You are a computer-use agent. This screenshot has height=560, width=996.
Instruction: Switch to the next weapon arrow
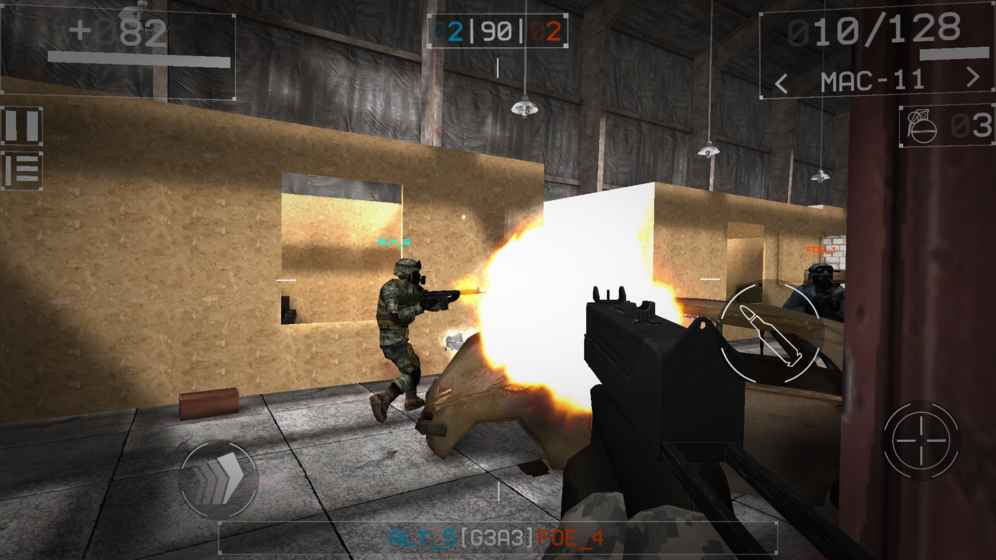(973, 79)
